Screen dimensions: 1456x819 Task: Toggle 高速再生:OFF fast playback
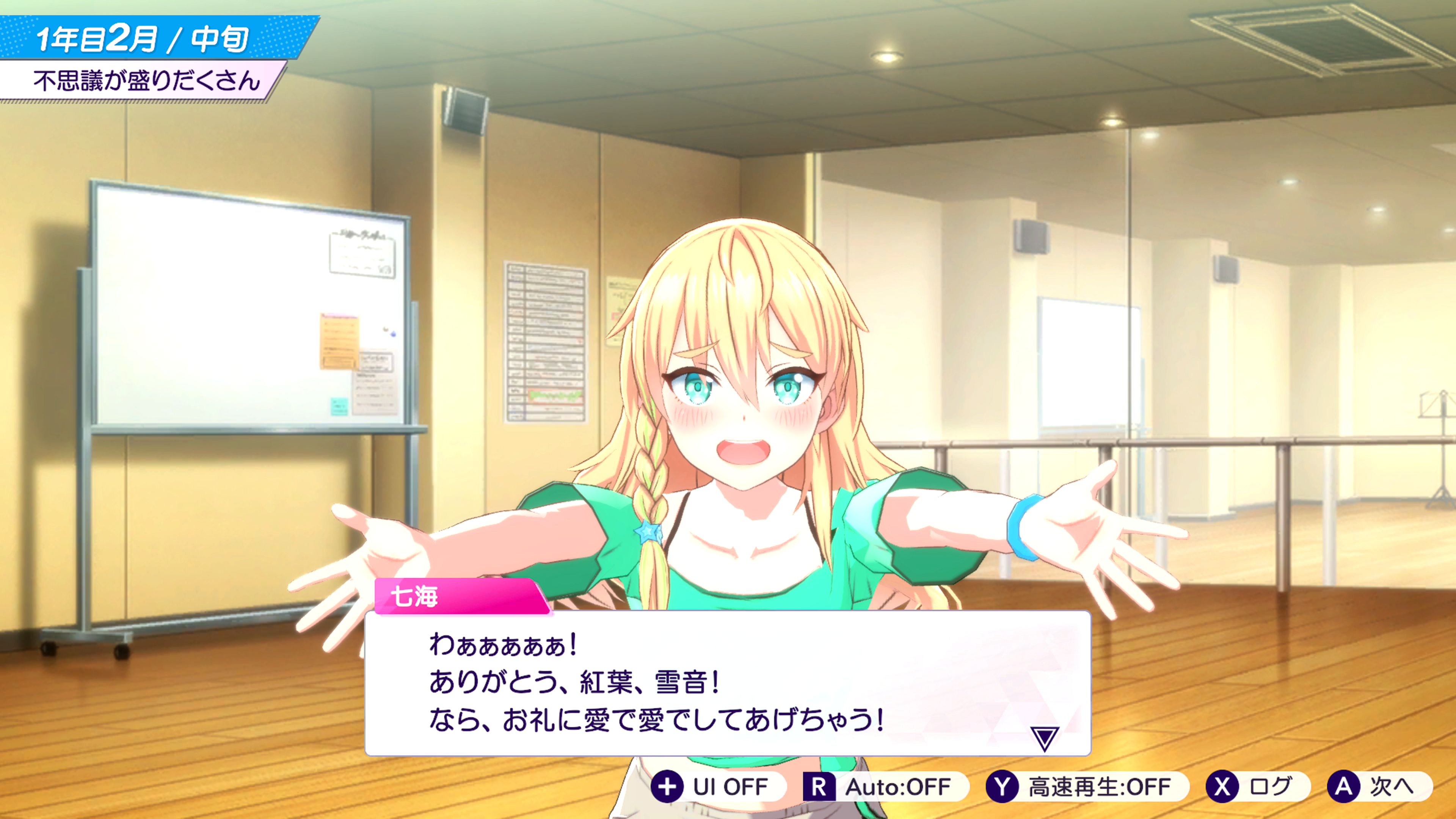click(1086, 787)
